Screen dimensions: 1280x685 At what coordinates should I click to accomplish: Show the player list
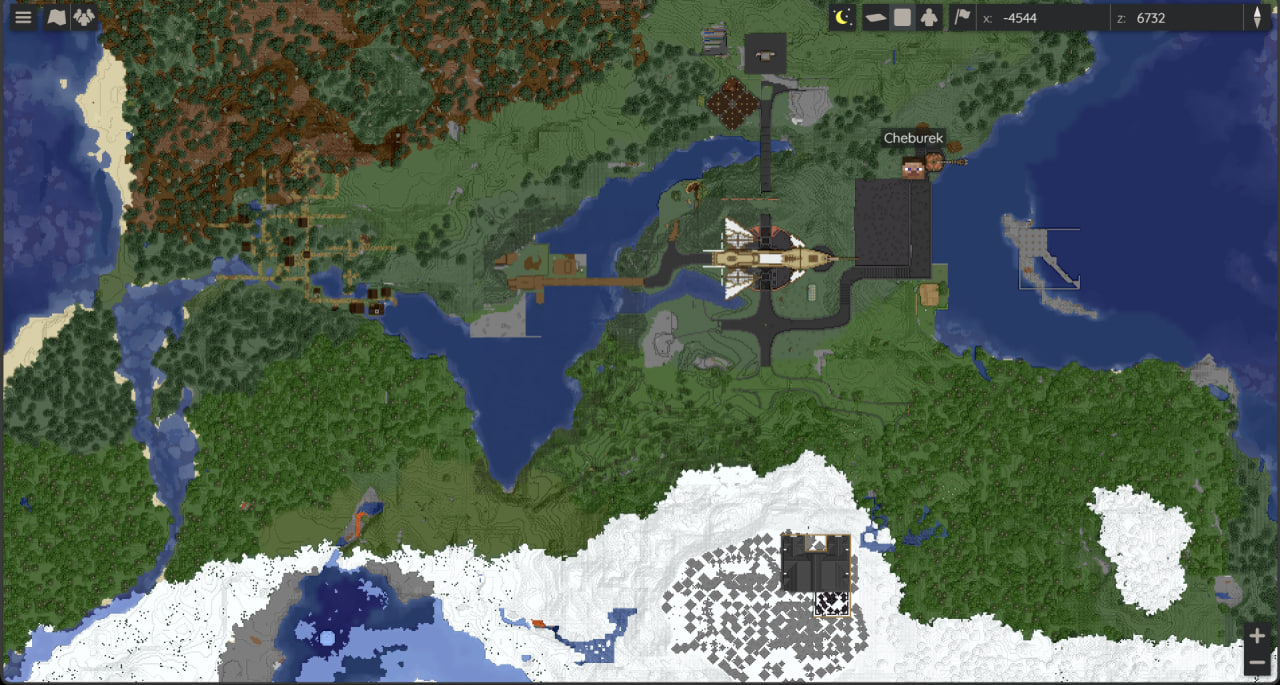pos(84,18)
